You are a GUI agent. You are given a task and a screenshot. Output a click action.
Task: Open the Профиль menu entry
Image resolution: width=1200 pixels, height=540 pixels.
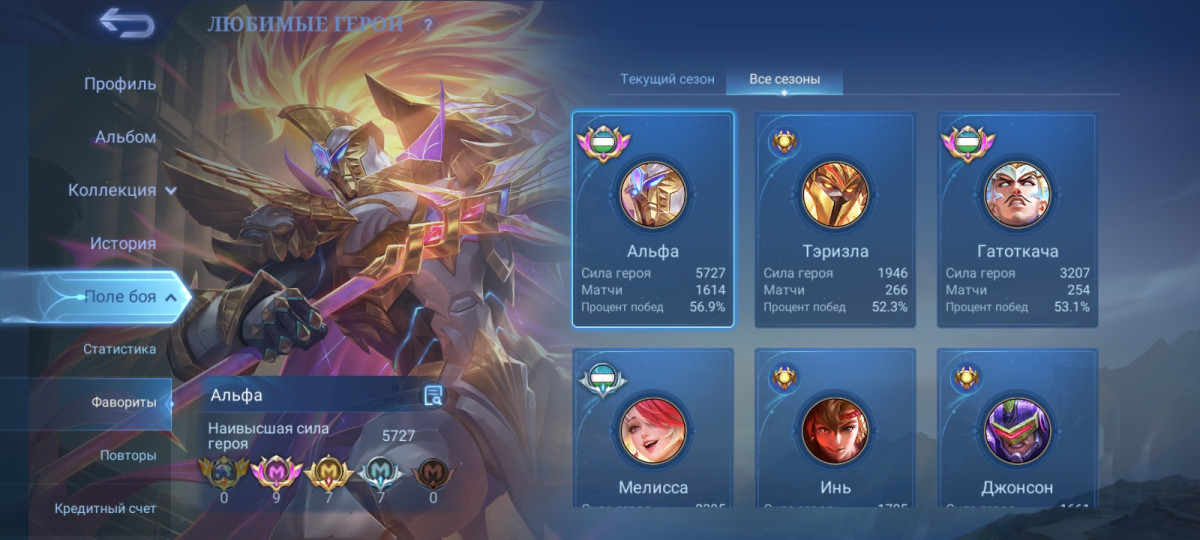(x=119, y=84)
